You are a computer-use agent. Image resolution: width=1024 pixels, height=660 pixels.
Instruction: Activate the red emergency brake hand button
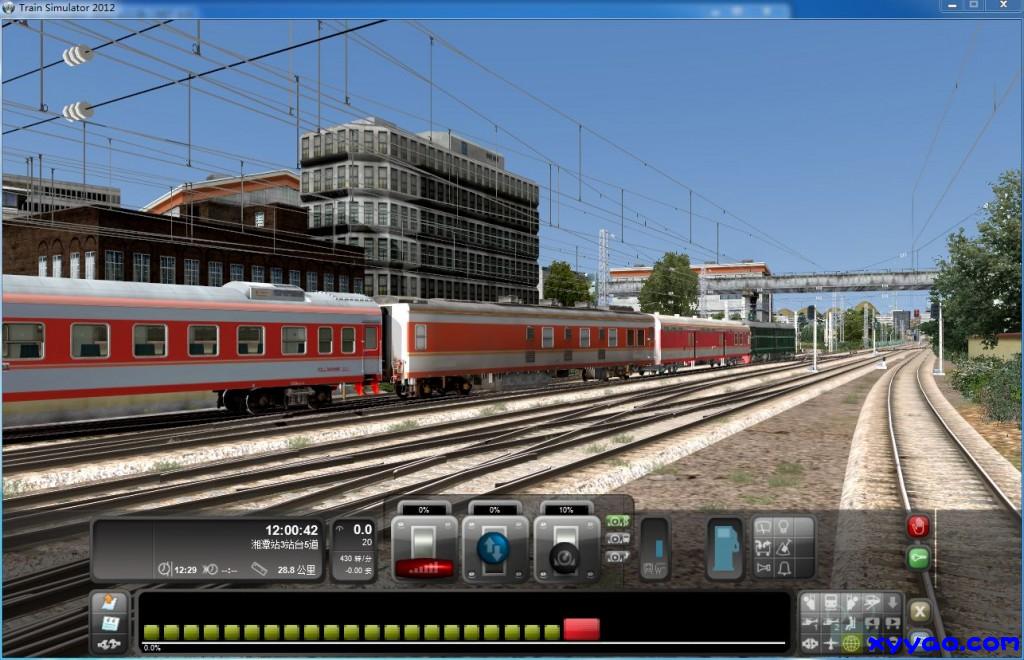(917, 526)
